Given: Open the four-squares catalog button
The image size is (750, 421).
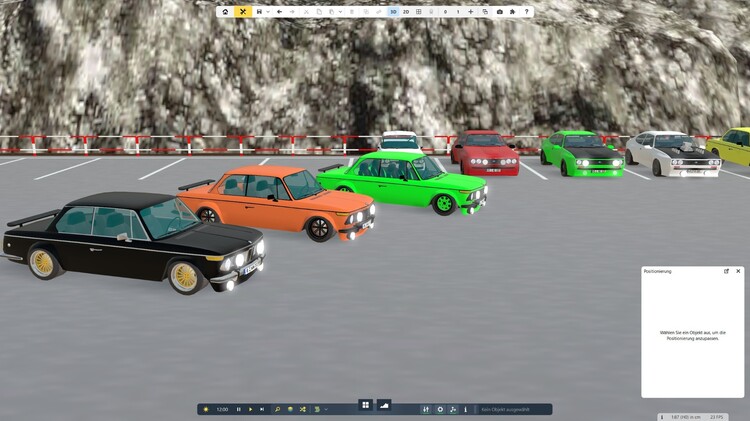Looking at the screenshot, I should (x=366, y=405).
